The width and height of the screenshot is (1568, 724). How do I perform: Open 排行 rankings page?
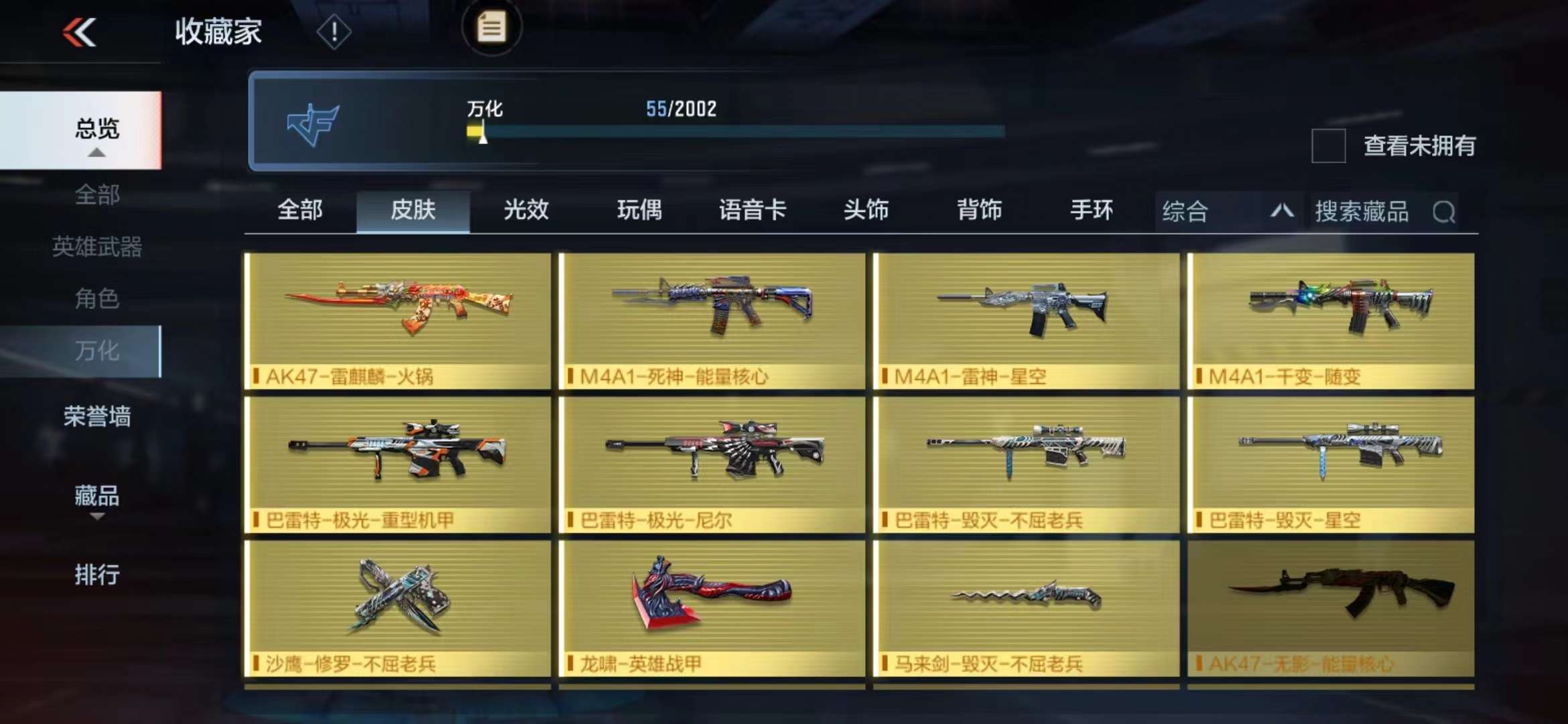[96, 575]
